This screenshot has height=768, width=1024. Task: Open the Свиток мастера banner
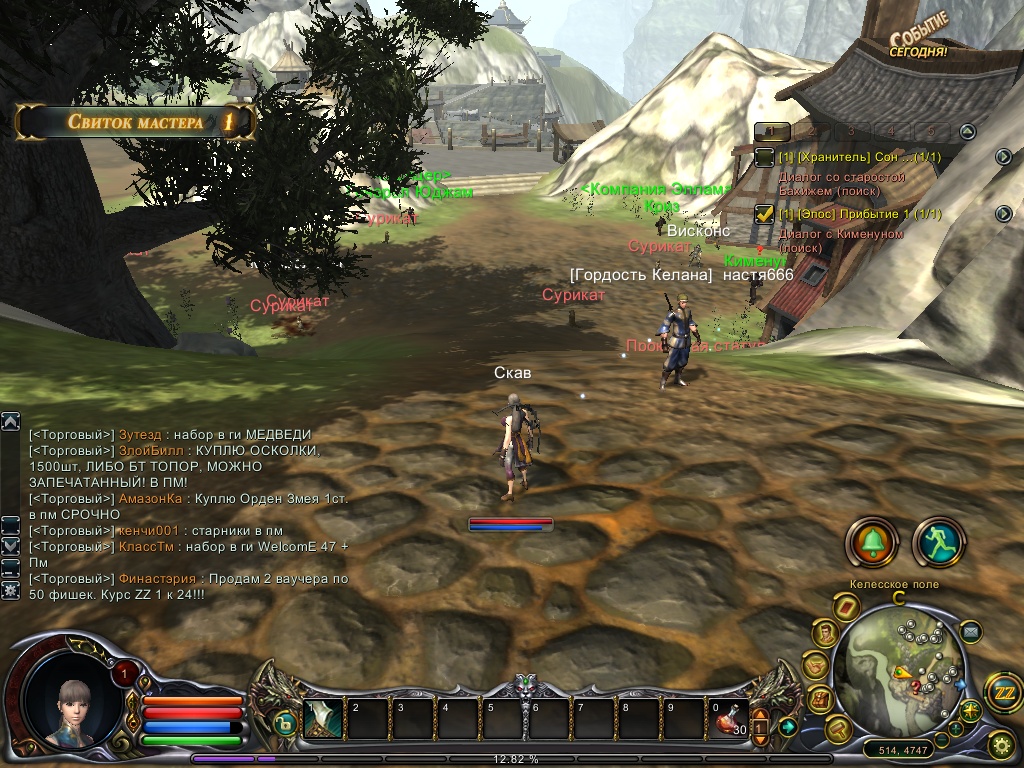point(135,122)
